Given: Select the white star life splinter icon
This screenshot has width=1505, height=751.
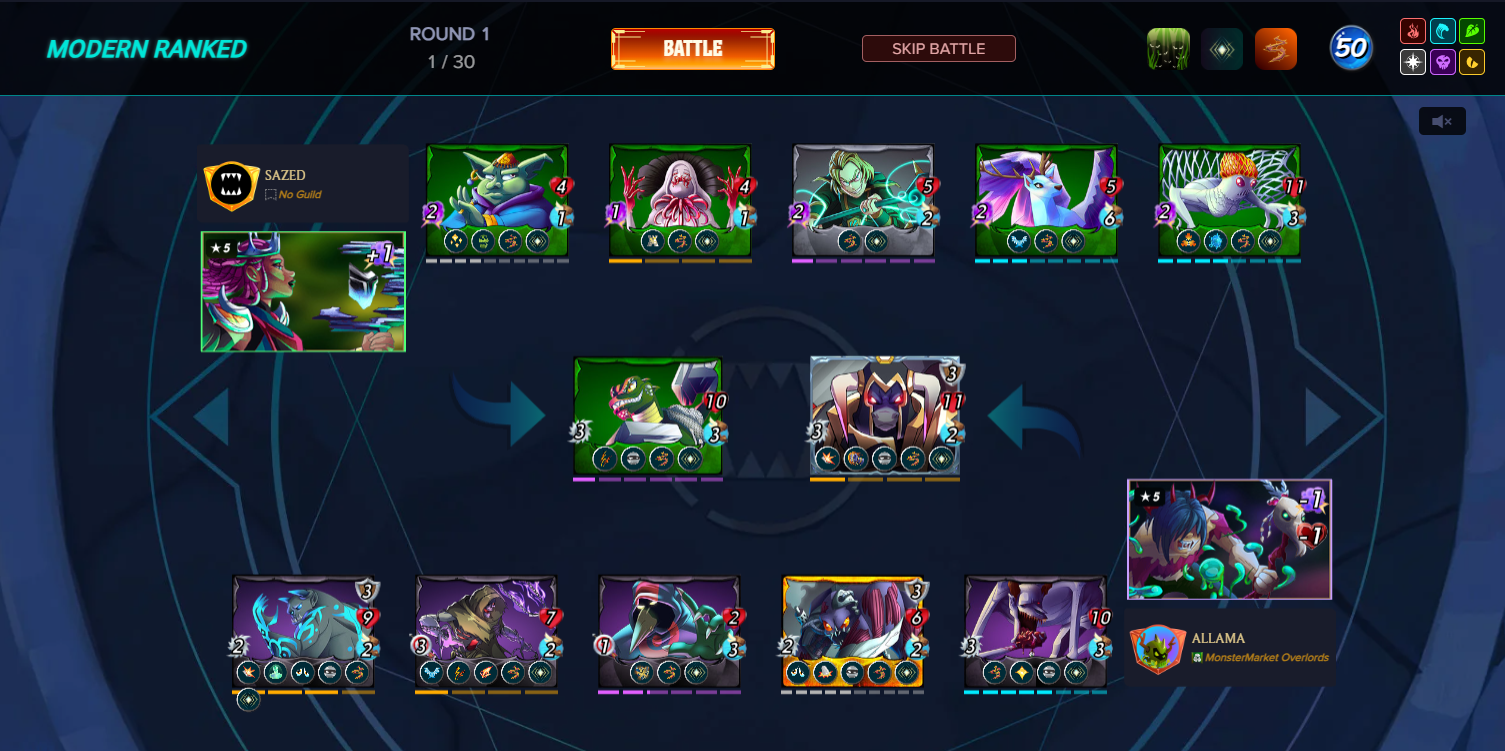Looking at the screenshot, I should click(1412, 63).
